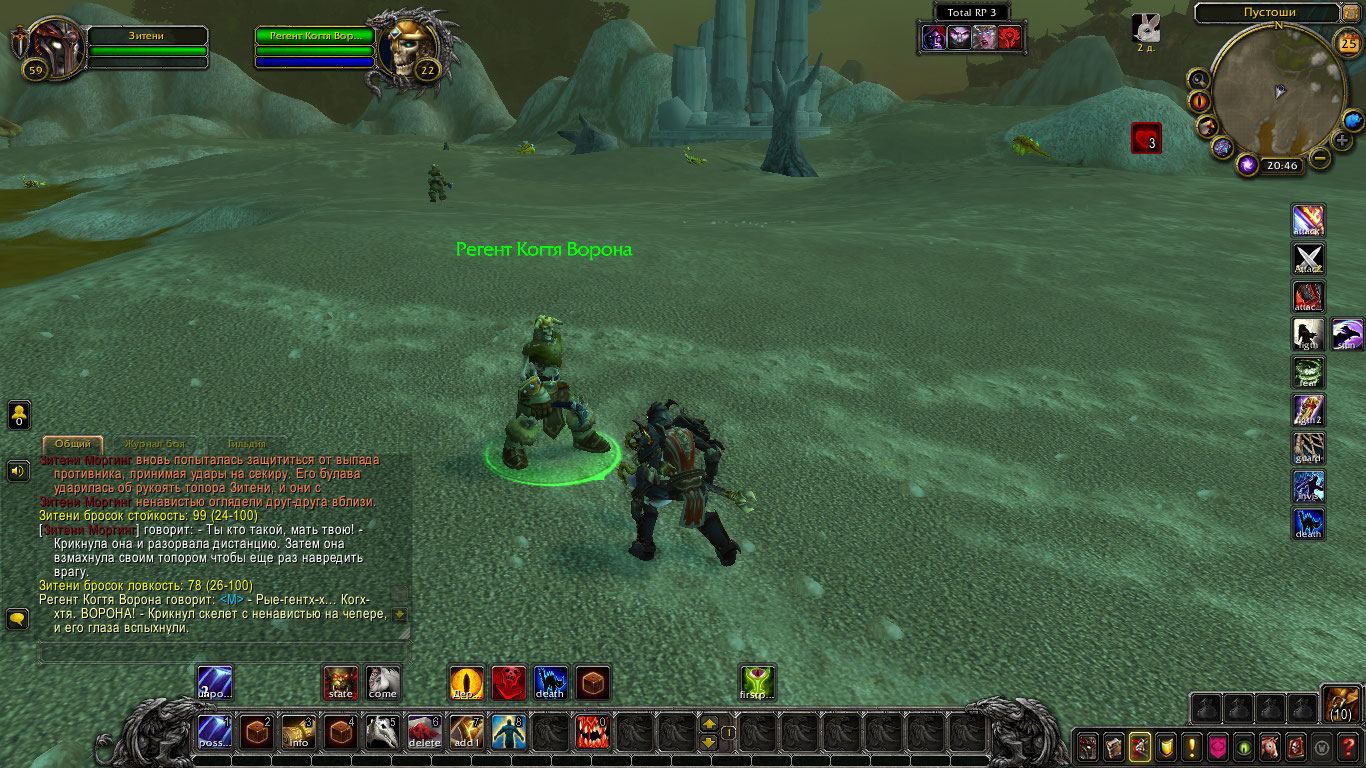The image size is (1366, 768).
Task: Select the 'fear' macro on side bar
Action: (x=1308, y=372)
